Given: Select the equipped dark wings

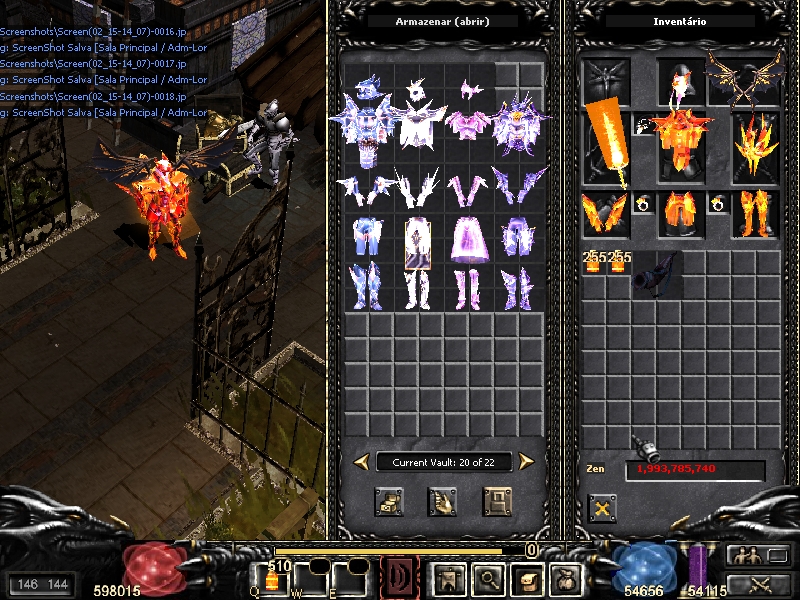Looking at the screenshot, I should [x=744, y=80].
